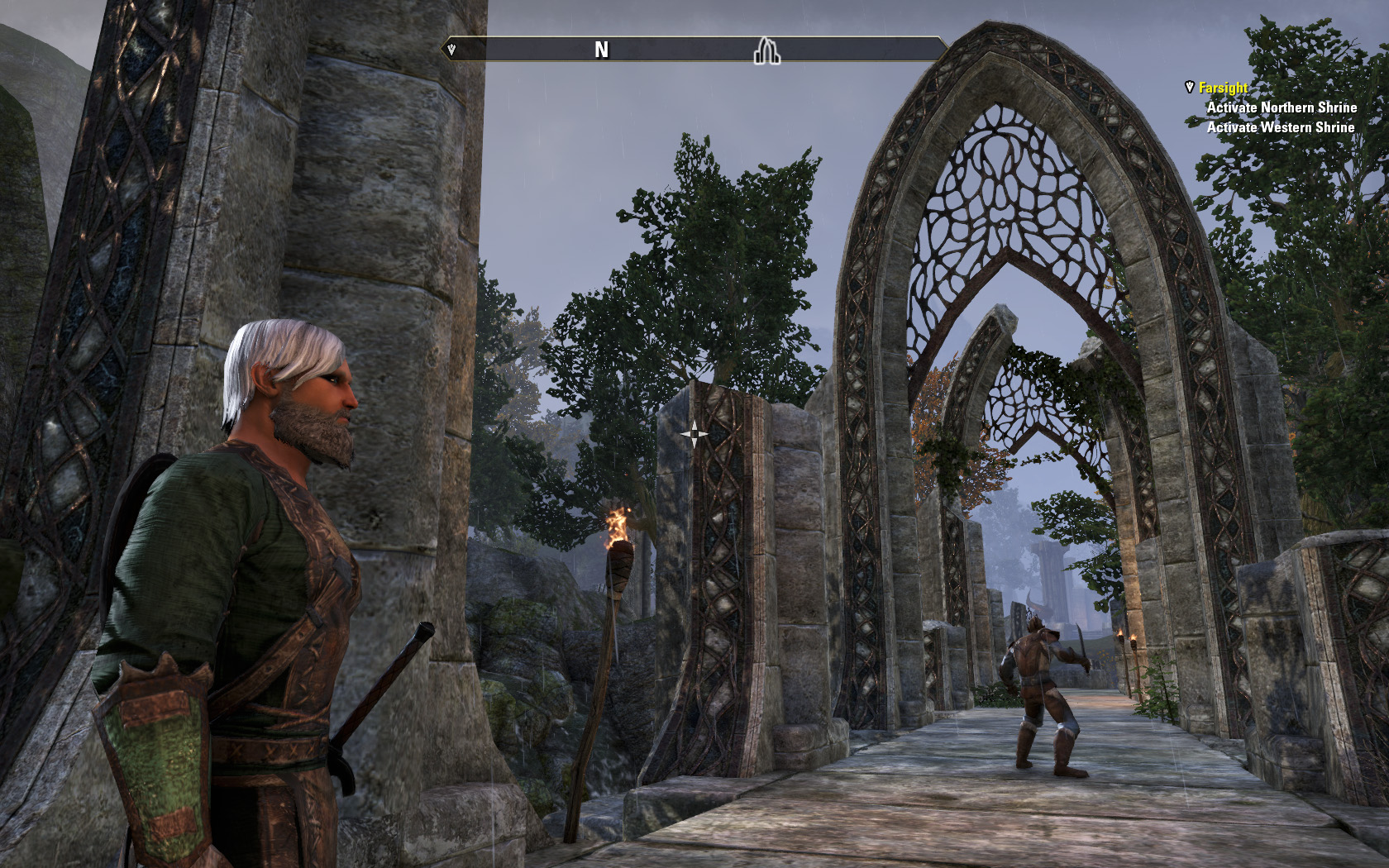The image size is (1389, 868).
Task: Select the Farsight quest title in the tracker
Action: [1223, 88]
